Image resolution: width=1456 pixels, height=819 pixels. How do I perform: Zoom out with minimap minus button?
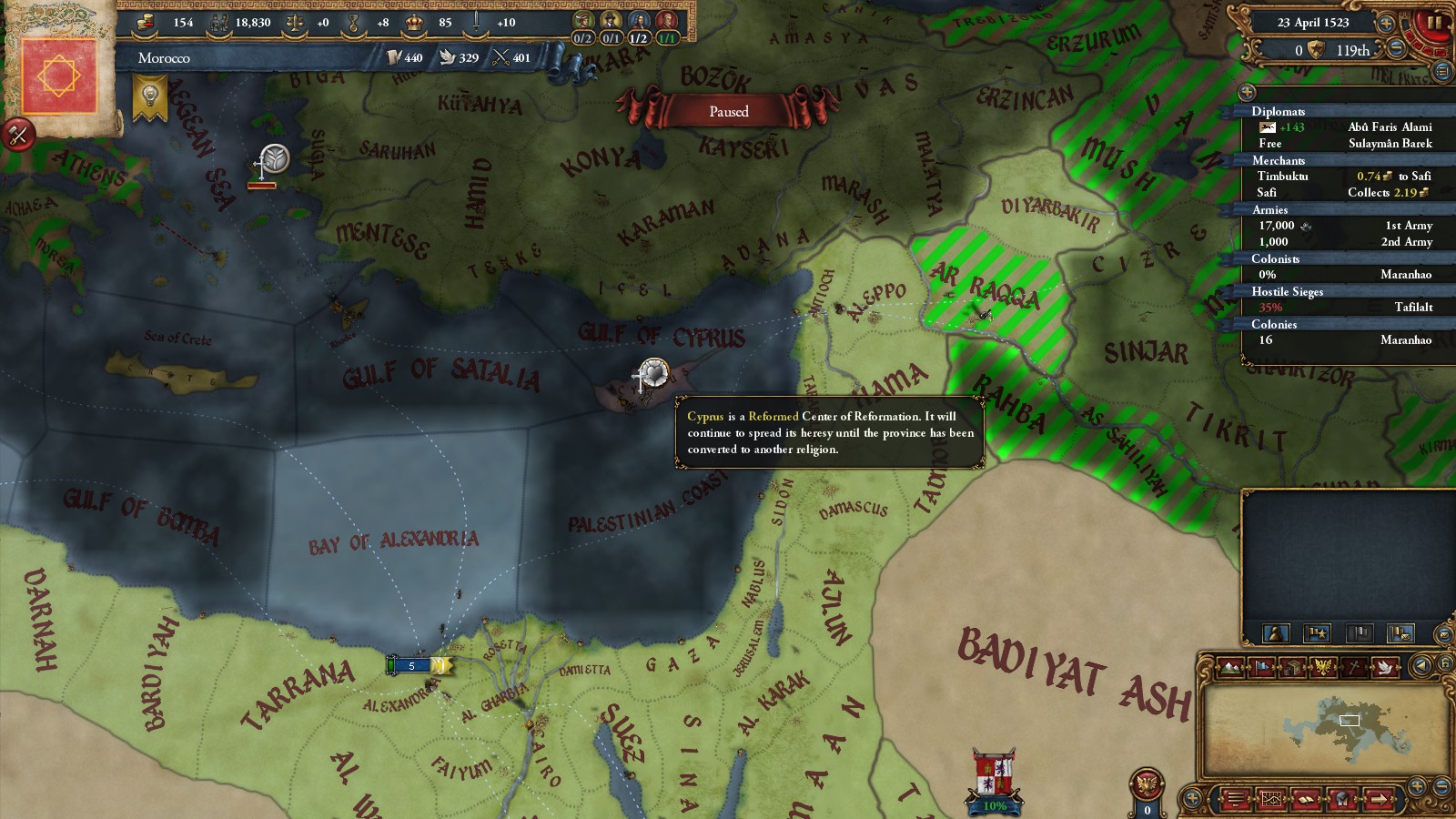(x=1441, y=784)
